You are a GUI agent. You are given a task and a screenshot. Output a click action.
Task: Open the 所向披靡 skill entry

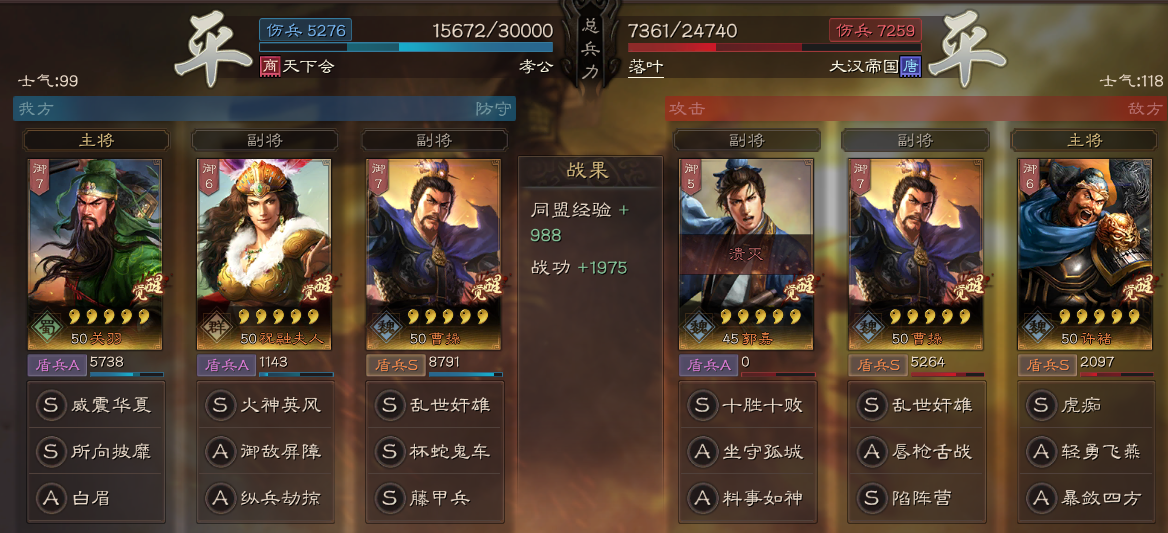[96, 451]
